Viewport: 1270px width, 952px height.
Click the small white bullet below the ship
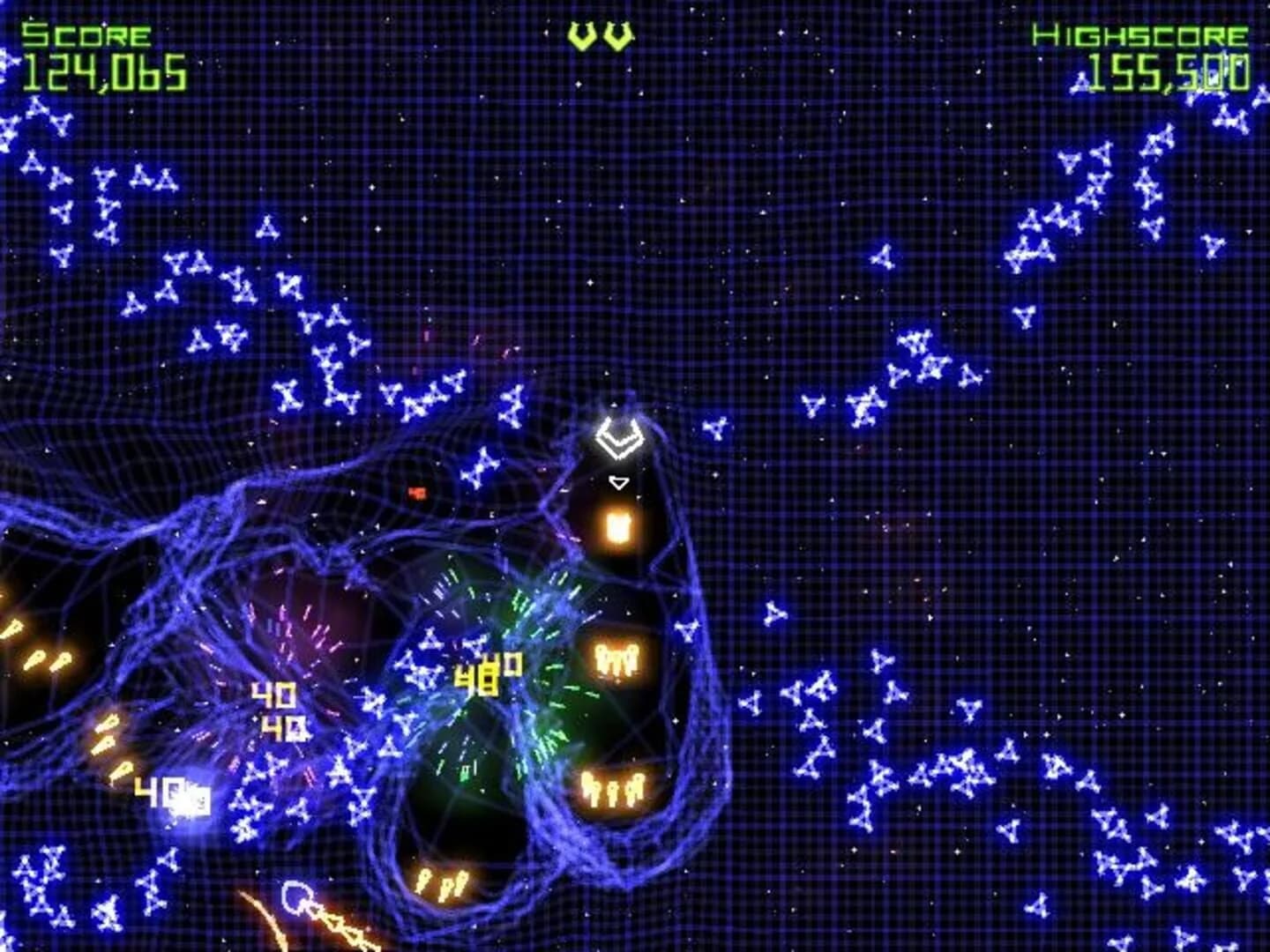click(620, 482)
